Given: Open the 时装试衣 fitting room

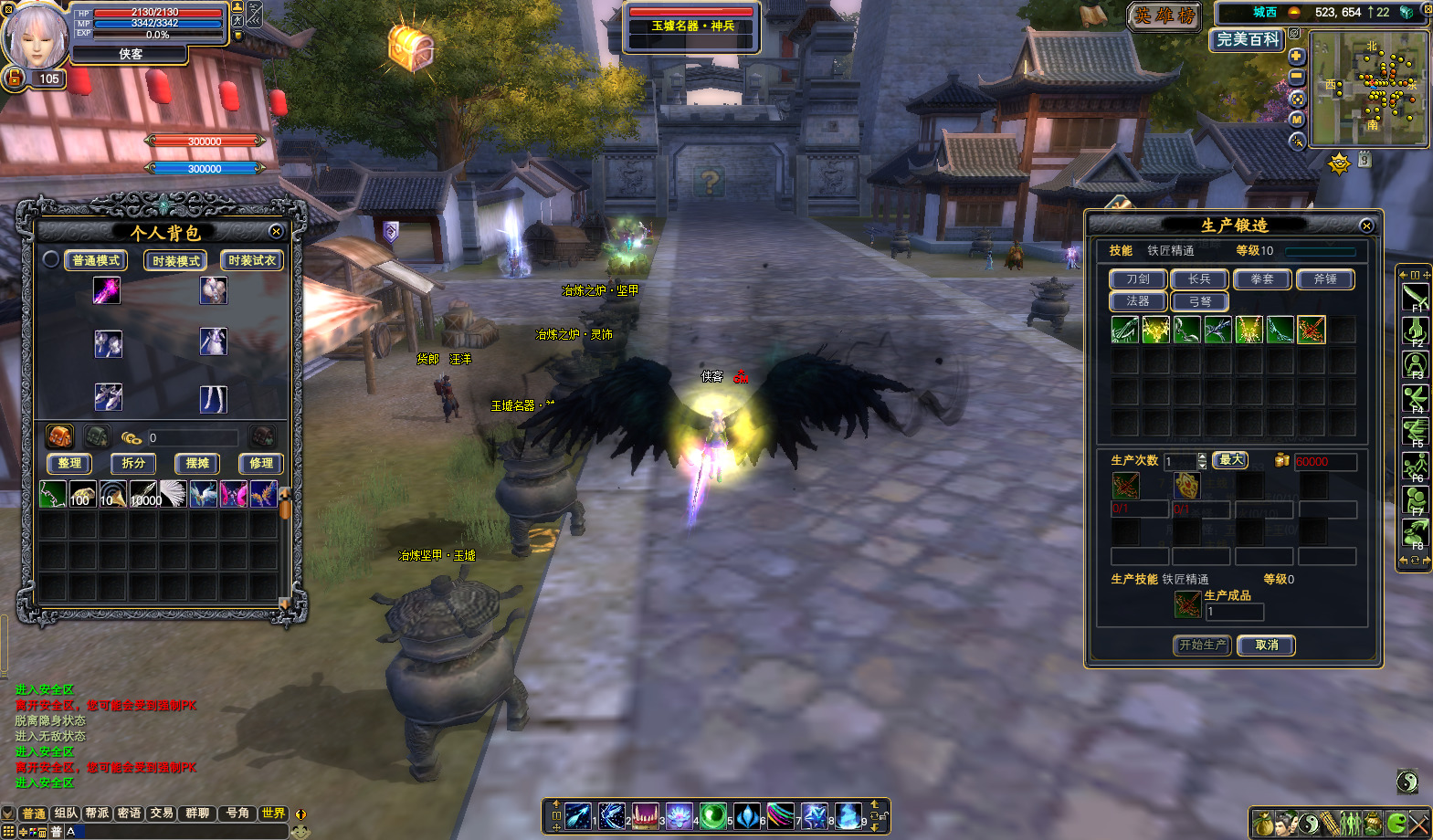Looking at the screenshot, I should click(x=252, y=261).
